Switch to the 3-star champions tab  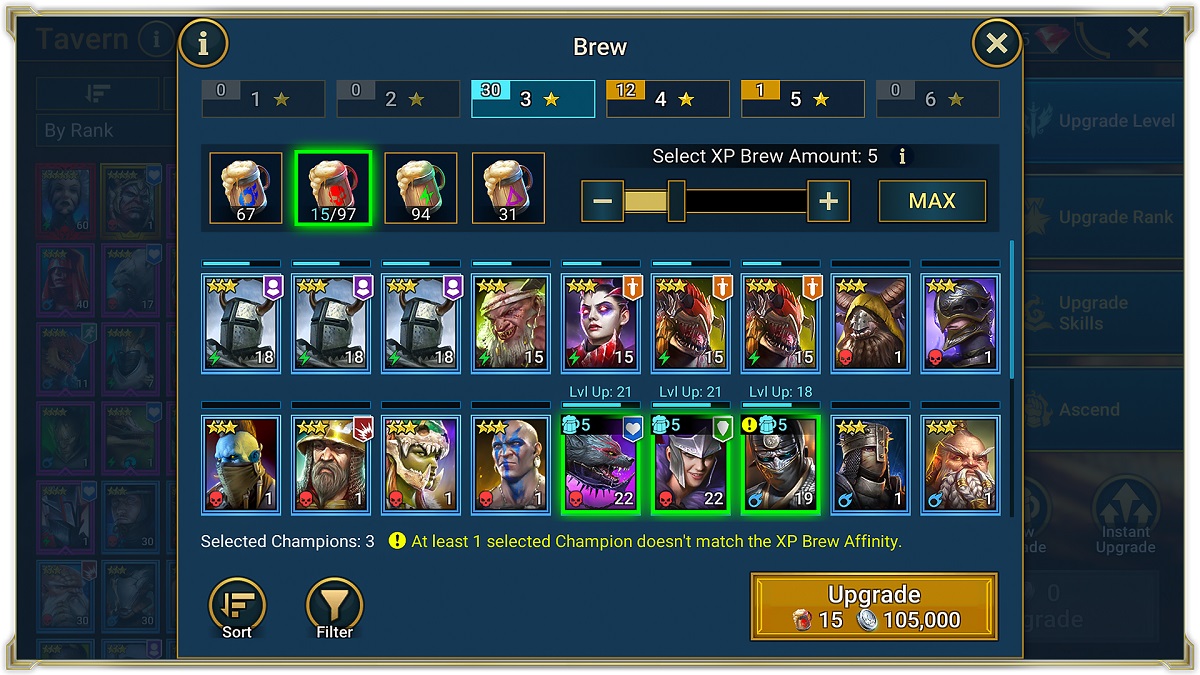pyautogui.click(x=533, y=99)
